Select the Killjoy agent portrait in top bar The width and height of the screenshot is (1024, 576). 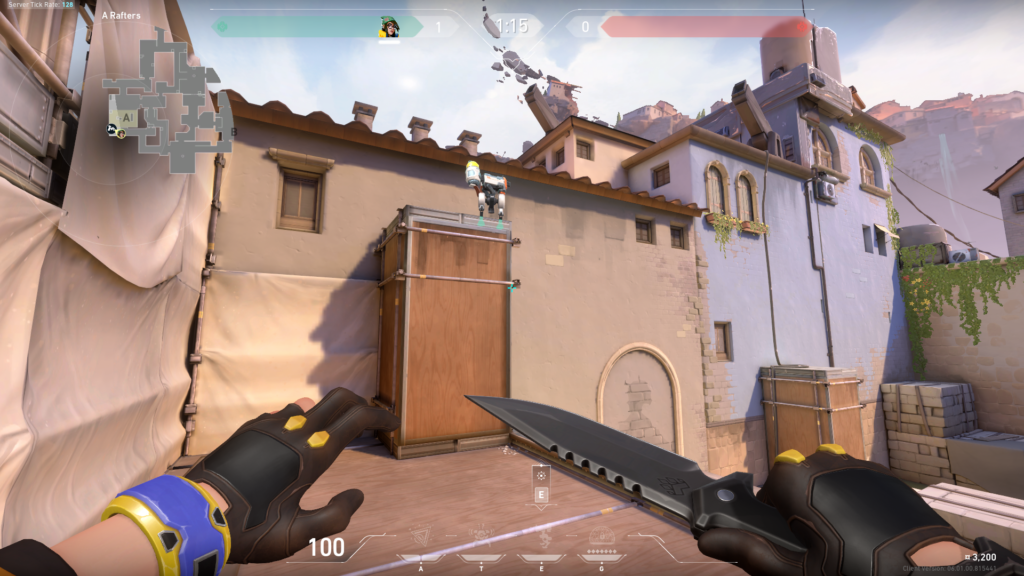coord(389,27)
